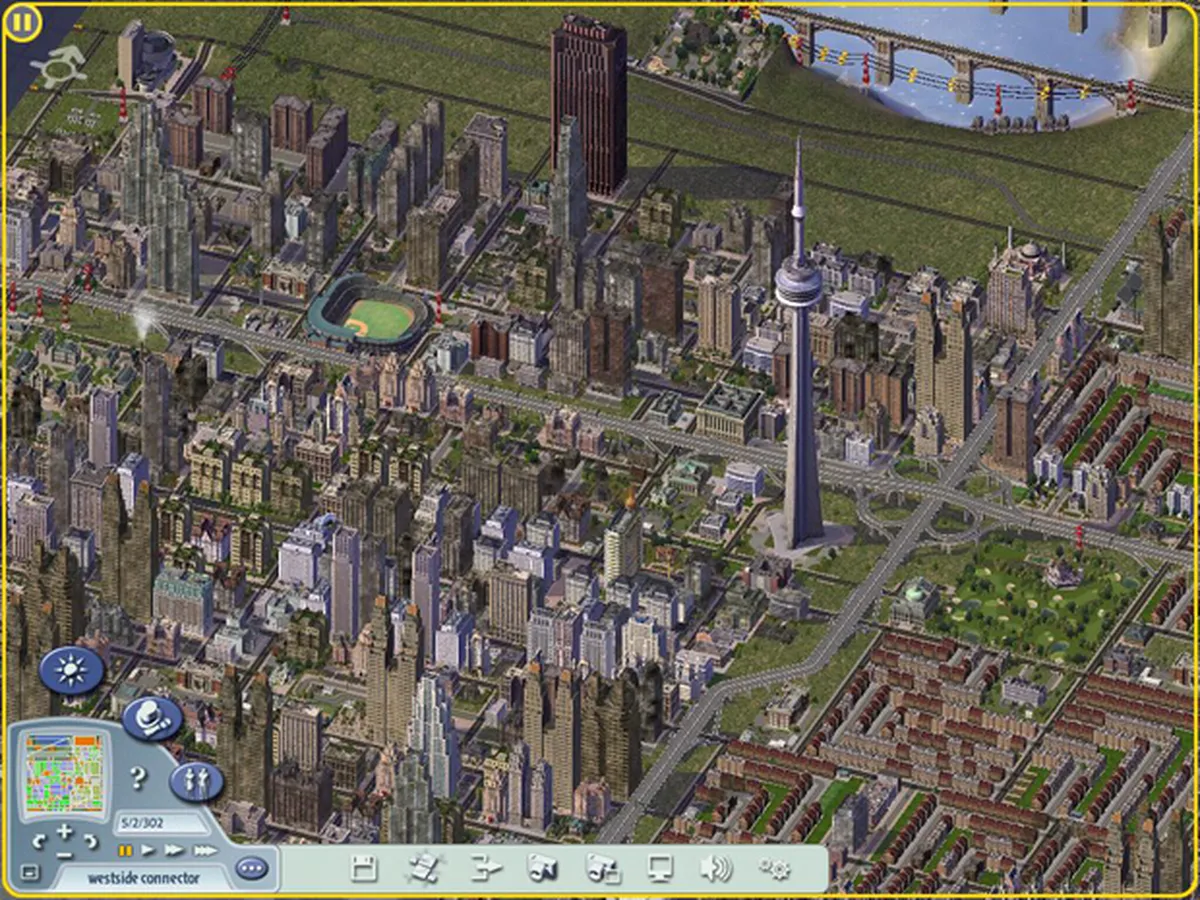Viewport: 1200px width, 900px height.
Task: Open game settings with the gears icon
Action: coord(774,869)
